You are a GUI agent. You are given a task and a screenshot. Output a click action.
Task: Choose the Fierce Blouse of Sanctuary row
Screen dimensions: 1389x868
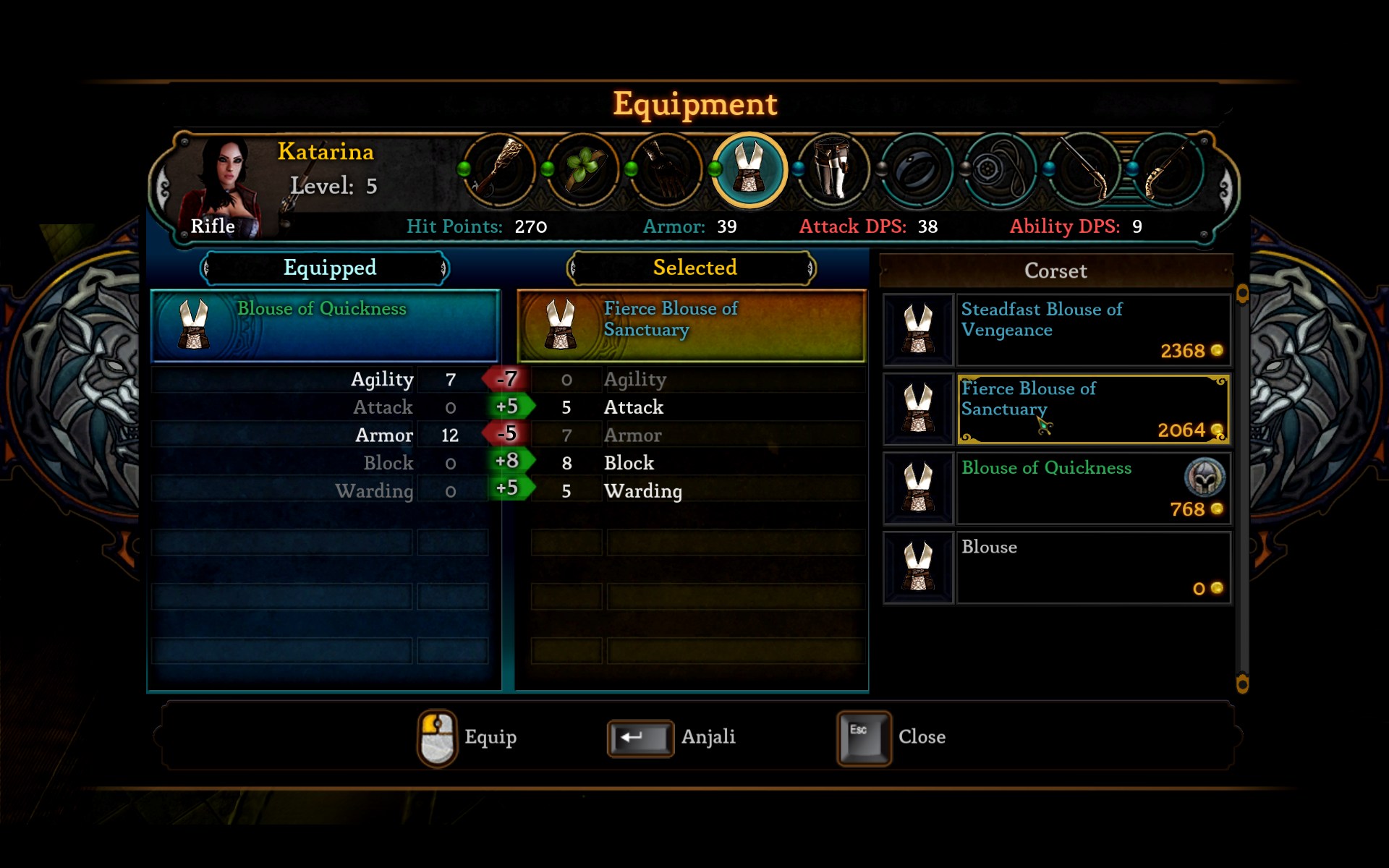point(1092,409)
